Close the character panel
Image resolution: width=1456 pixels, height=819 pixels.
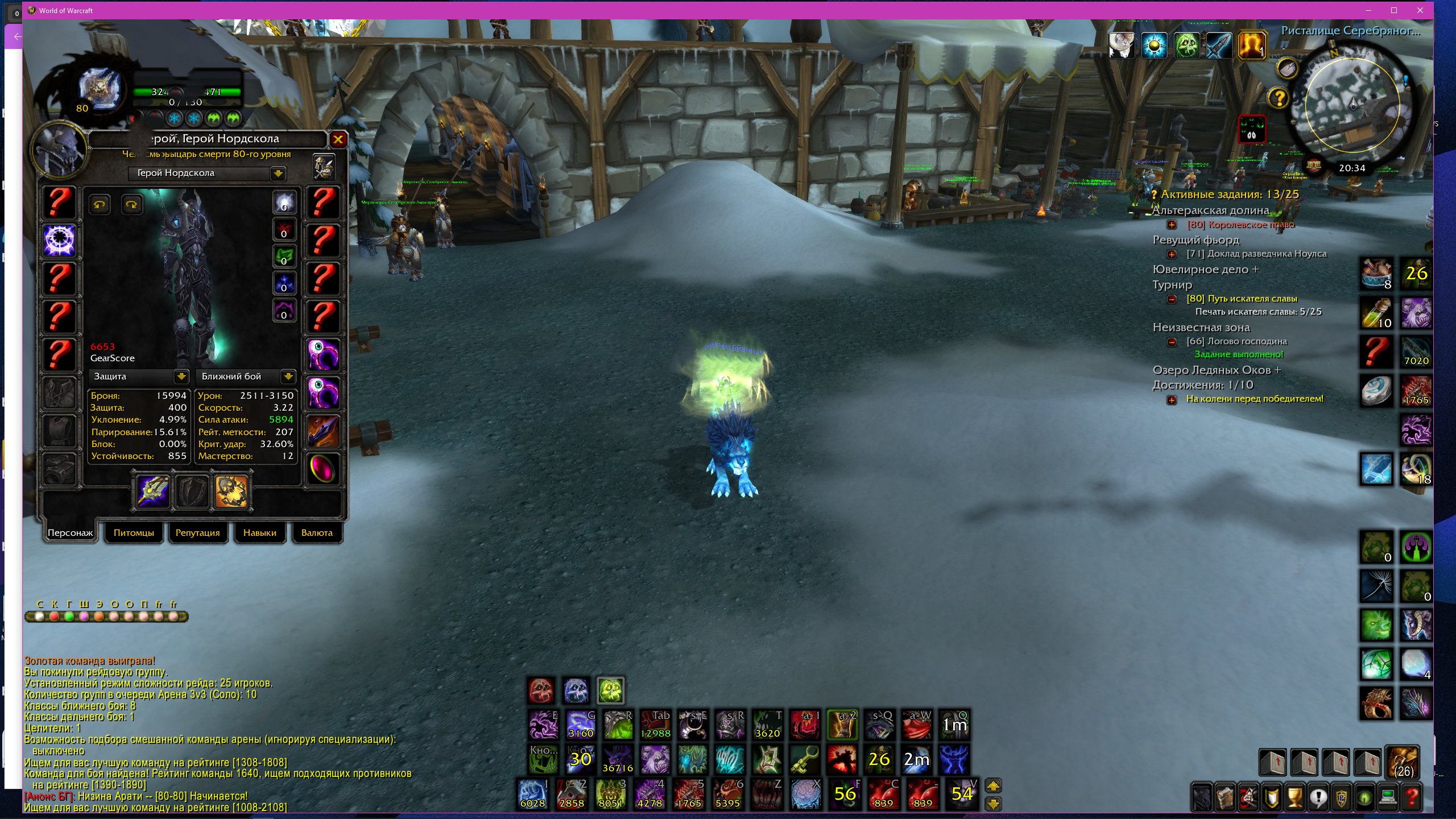(338, 139)
